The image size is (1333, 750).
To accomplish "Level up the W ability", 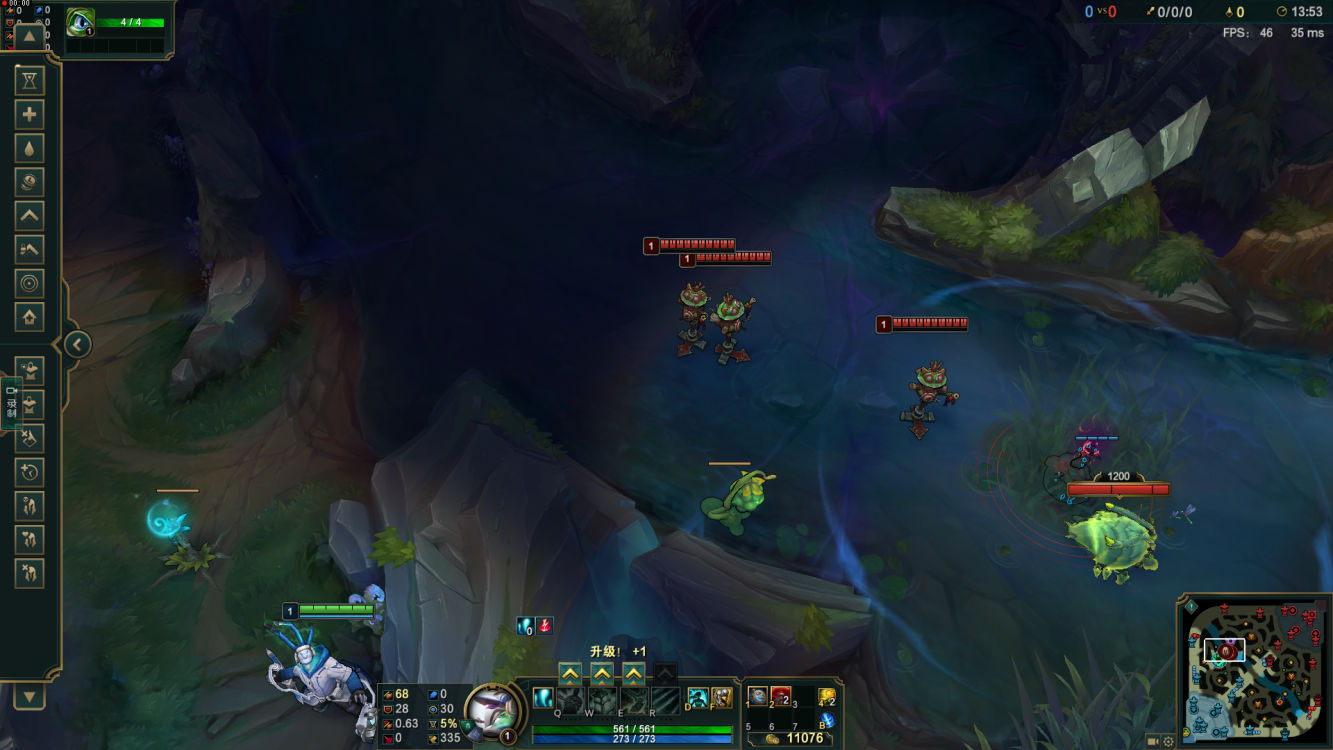I will pos(601,673).
